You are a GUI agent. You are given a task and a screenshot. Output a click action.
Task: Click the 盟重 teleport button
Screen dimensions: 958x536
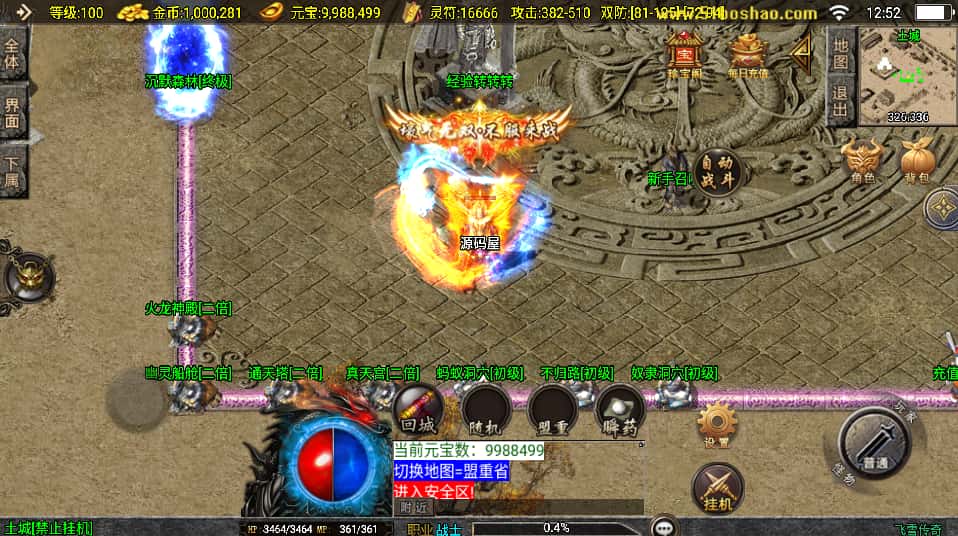pos(552,408)
